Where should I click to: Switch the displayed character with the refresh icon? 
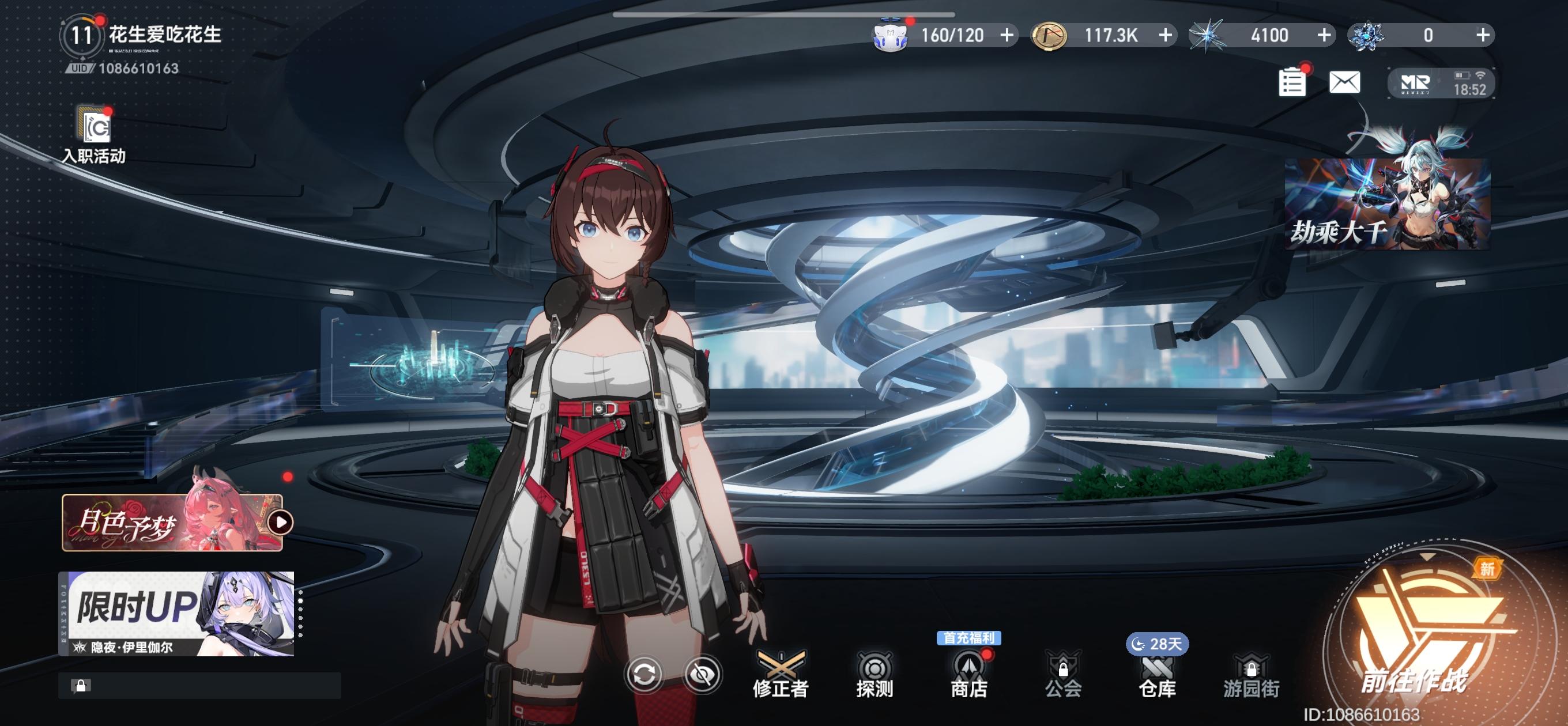coord(644,674)
